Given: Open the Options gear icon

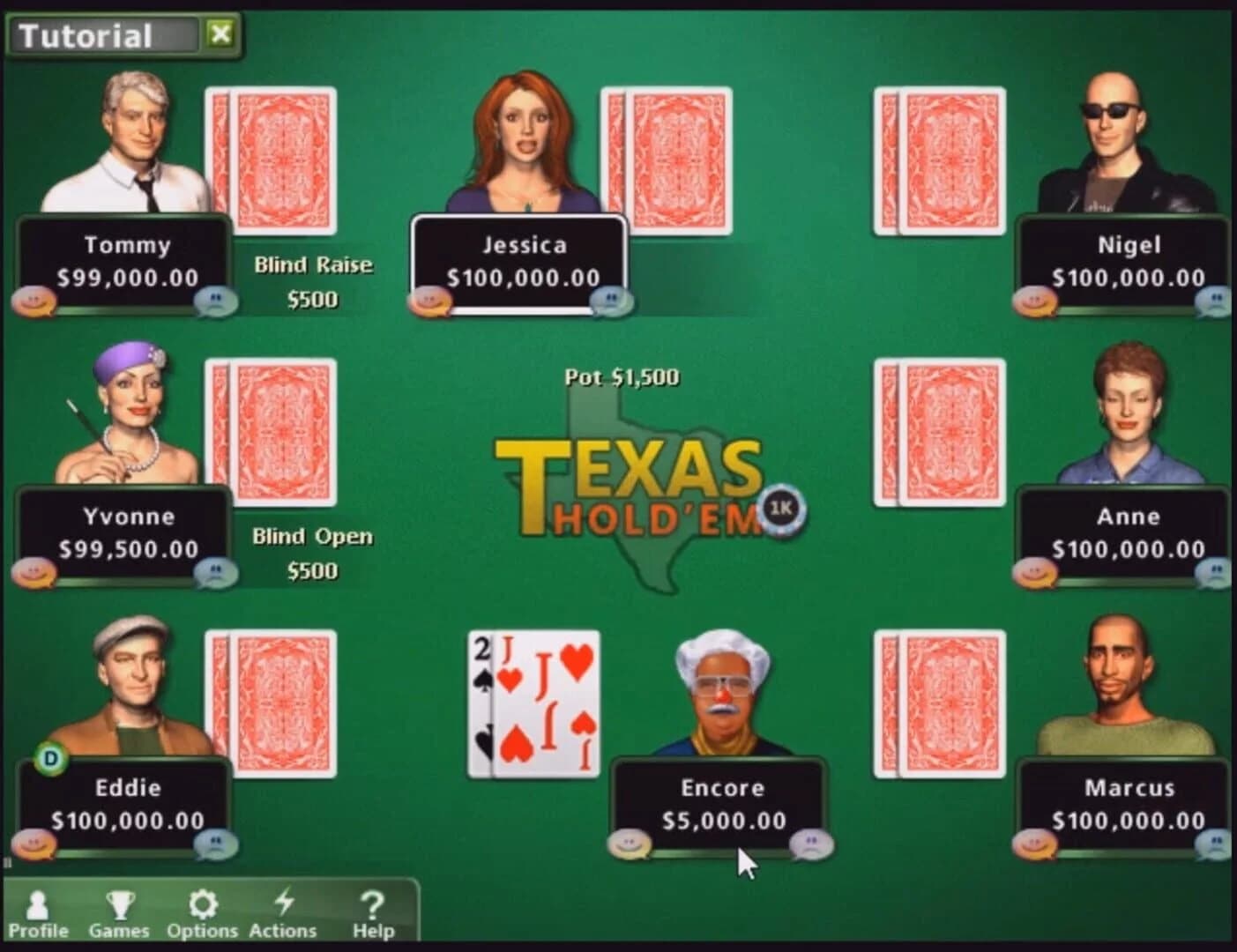Looking at the screenshot, I should pos(204,904).
